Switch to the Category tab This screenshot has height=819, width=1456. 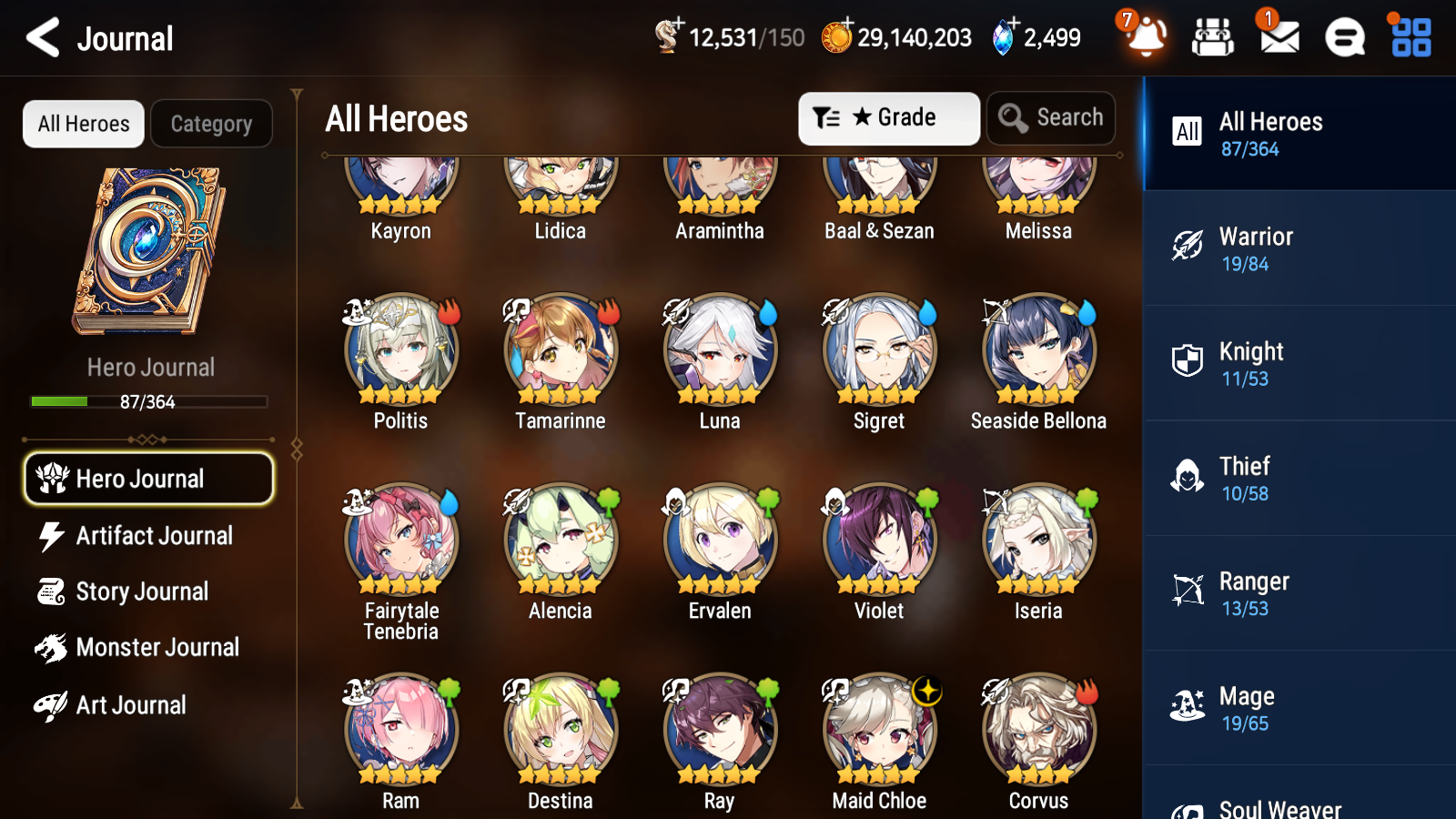pyautogui.click(x=211, y=124)
